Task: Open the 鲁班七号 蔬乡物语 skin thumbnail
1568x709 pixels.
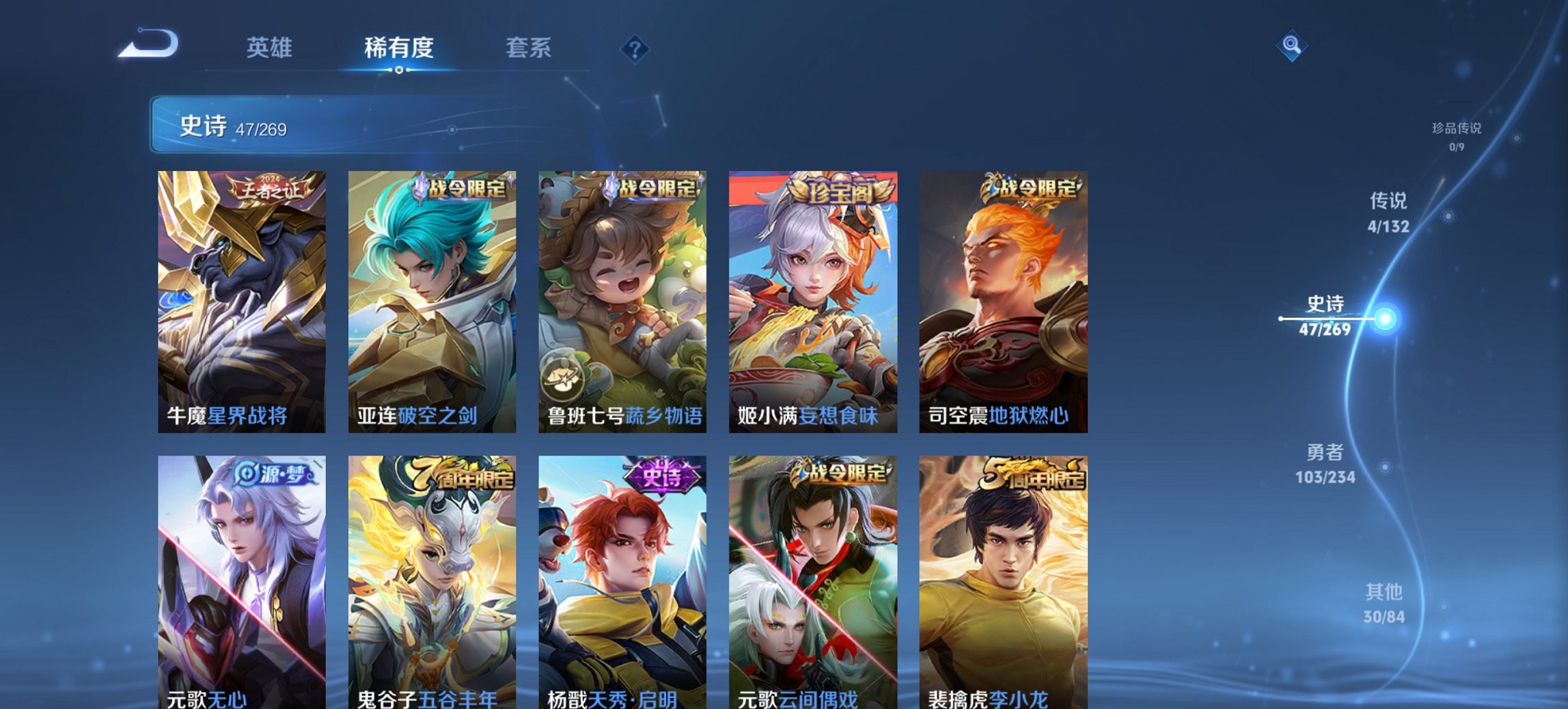Action: (622, 301)
